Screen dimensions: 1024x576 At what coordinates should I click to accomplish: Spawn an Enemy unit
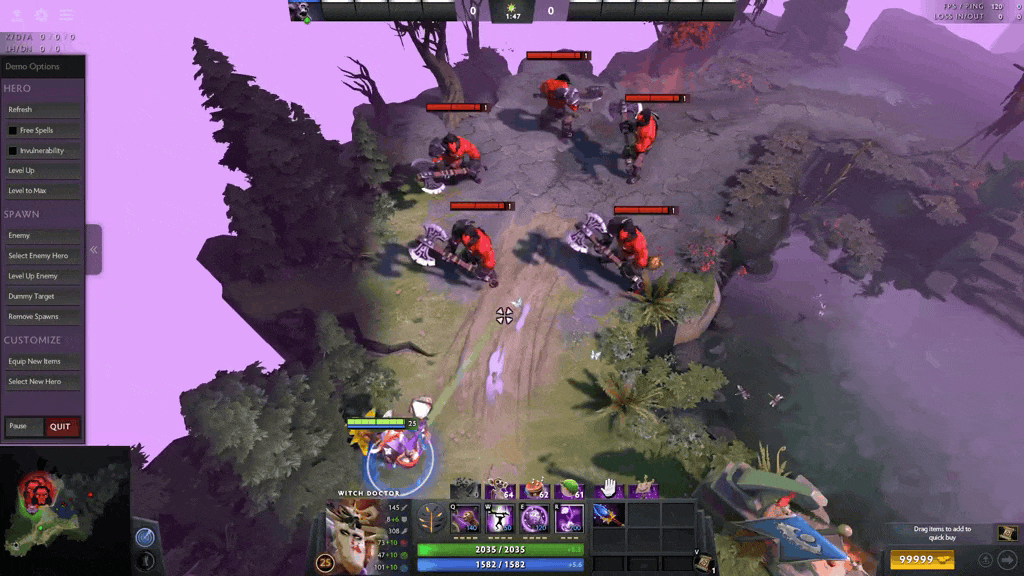(x=42, y=236)
